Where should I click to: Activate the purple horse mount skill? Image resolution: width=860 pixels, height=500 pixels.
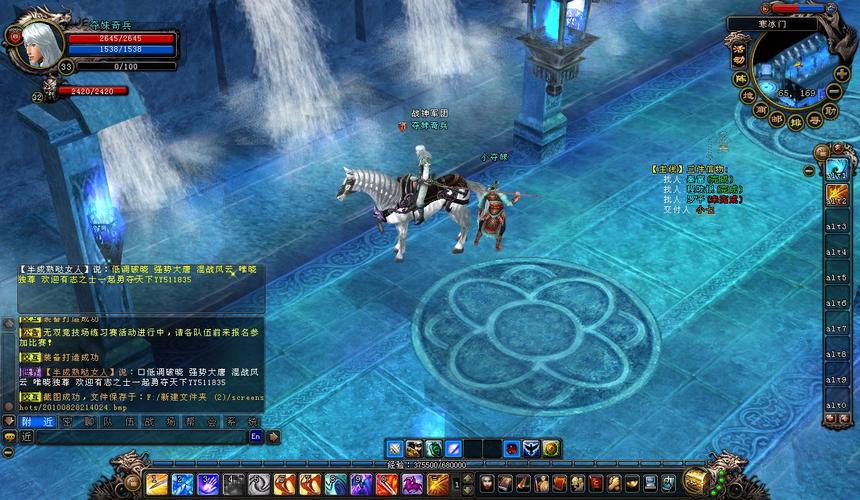pos(412,484)
